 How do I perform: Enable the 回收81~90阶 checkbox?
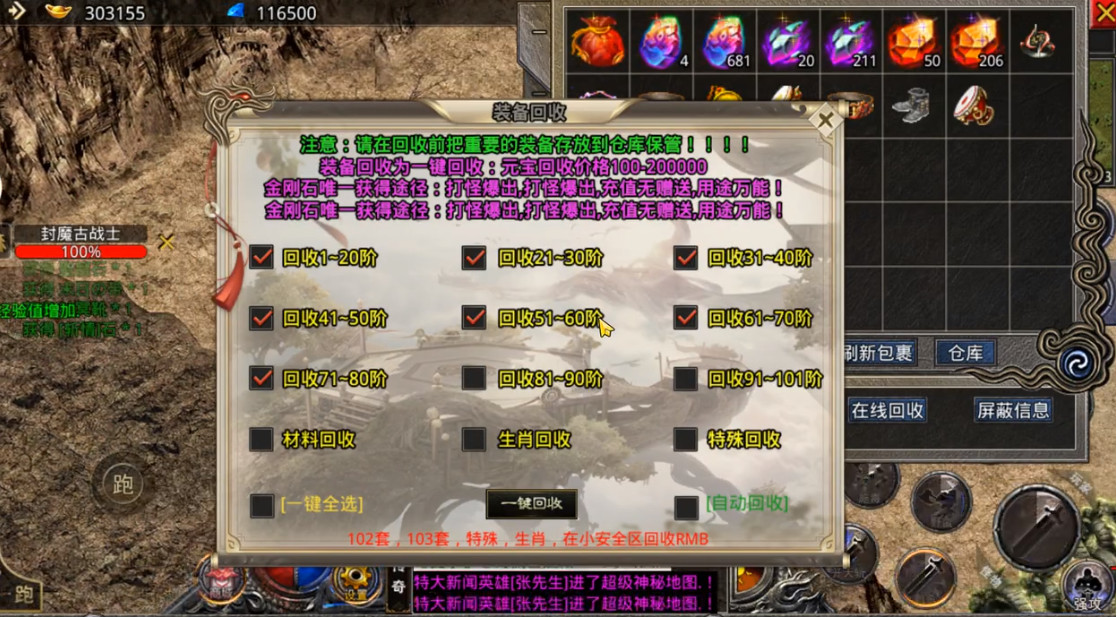point(474,379)
